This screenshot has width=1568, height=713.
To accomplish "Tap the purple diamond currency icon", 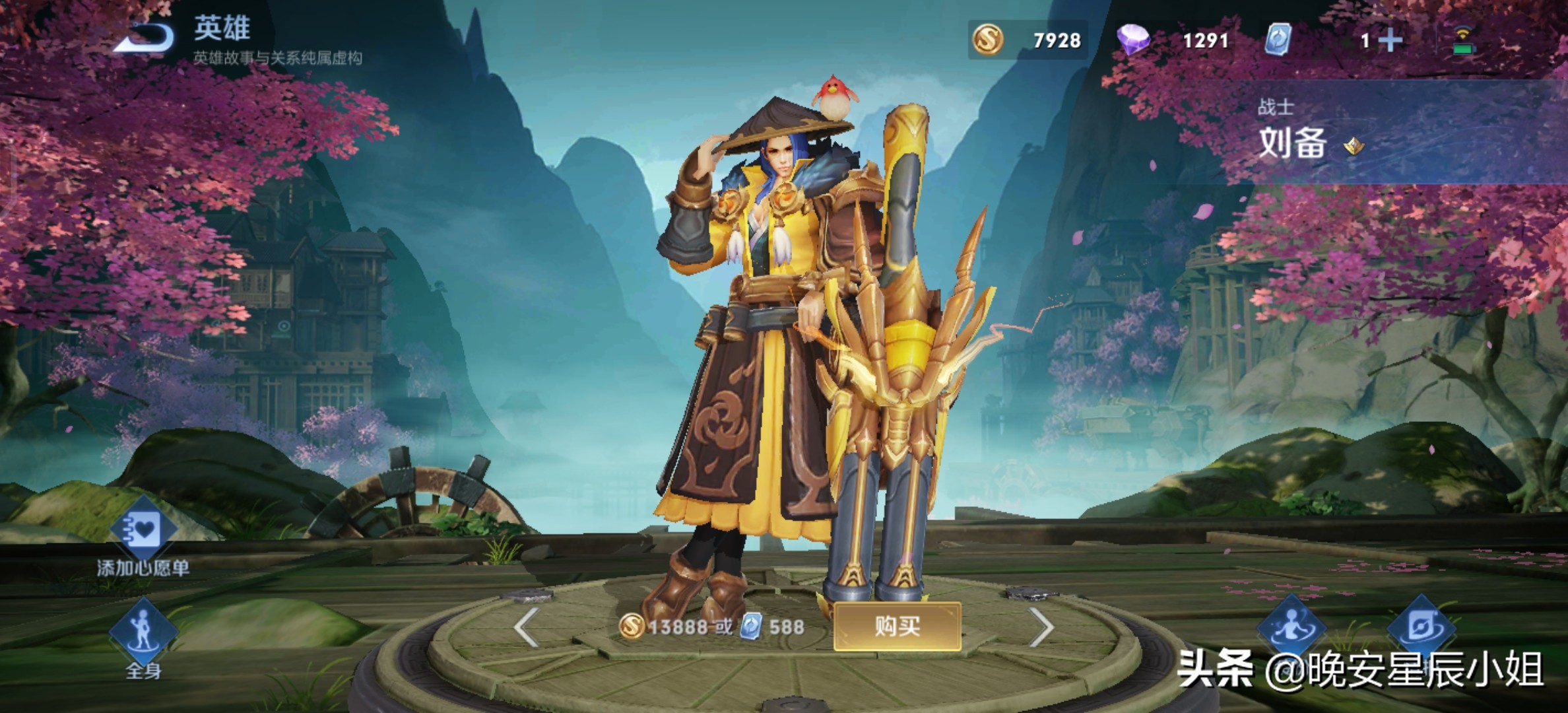I will click(x=1133, y=40).
